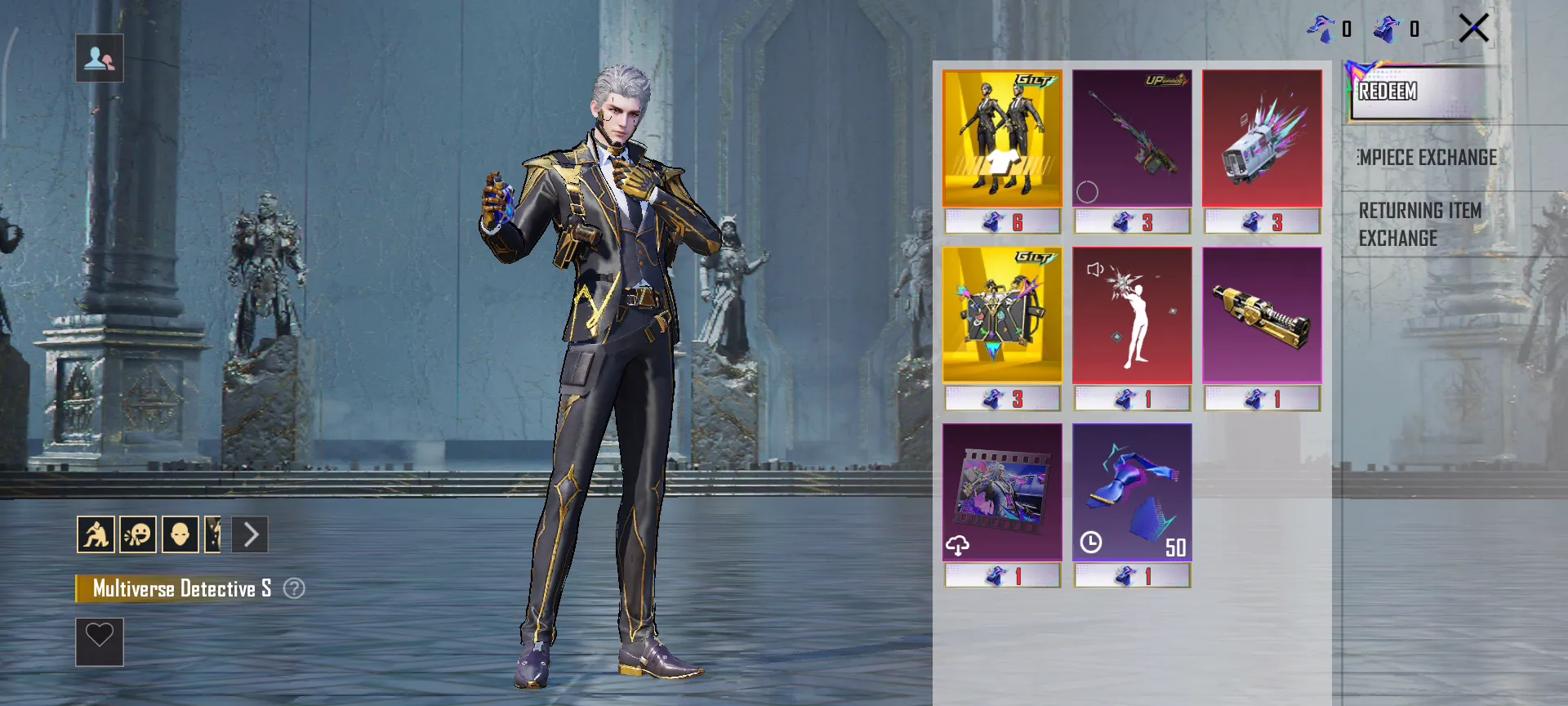1568x706 pixels.
Task: Open the Piece Exchange tab
Action: pyautogui.click(x=1428, y=158)
